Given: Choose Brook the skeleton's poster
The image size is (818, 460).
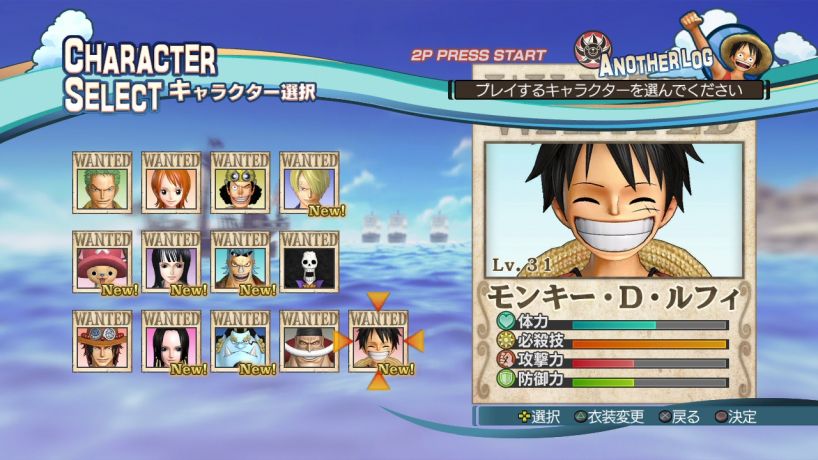Looking at the screenshot, I should point(309,265).
